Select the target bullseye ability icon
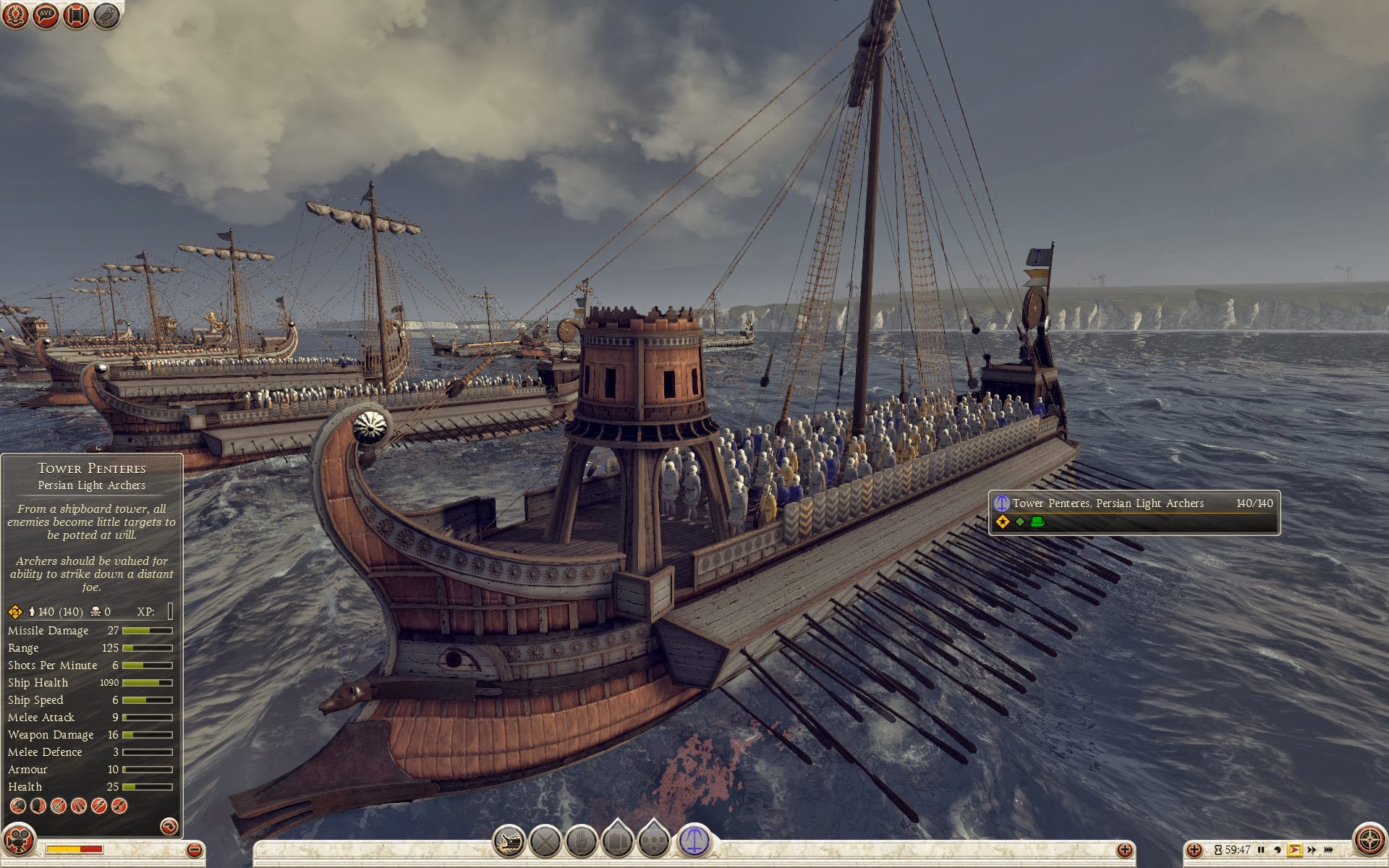This screenshot has height=868, width=1389. (x=59, y=805)
